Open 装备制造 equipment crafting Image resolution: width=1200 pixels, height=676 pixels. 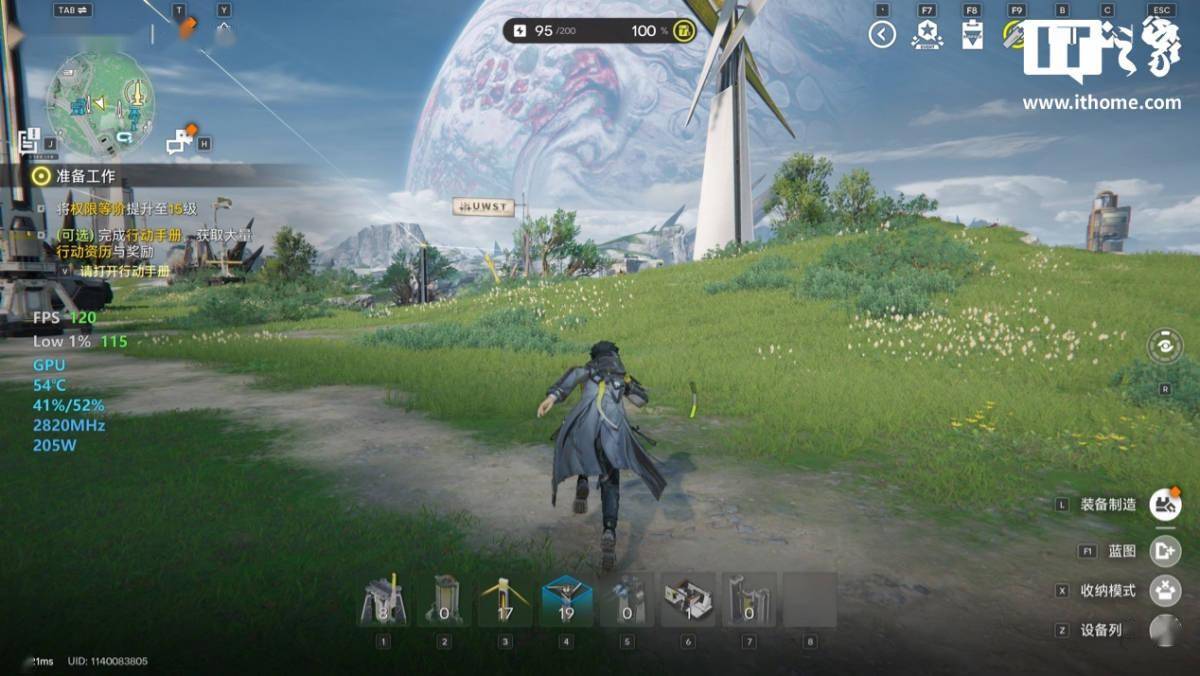coord(1164,504)
